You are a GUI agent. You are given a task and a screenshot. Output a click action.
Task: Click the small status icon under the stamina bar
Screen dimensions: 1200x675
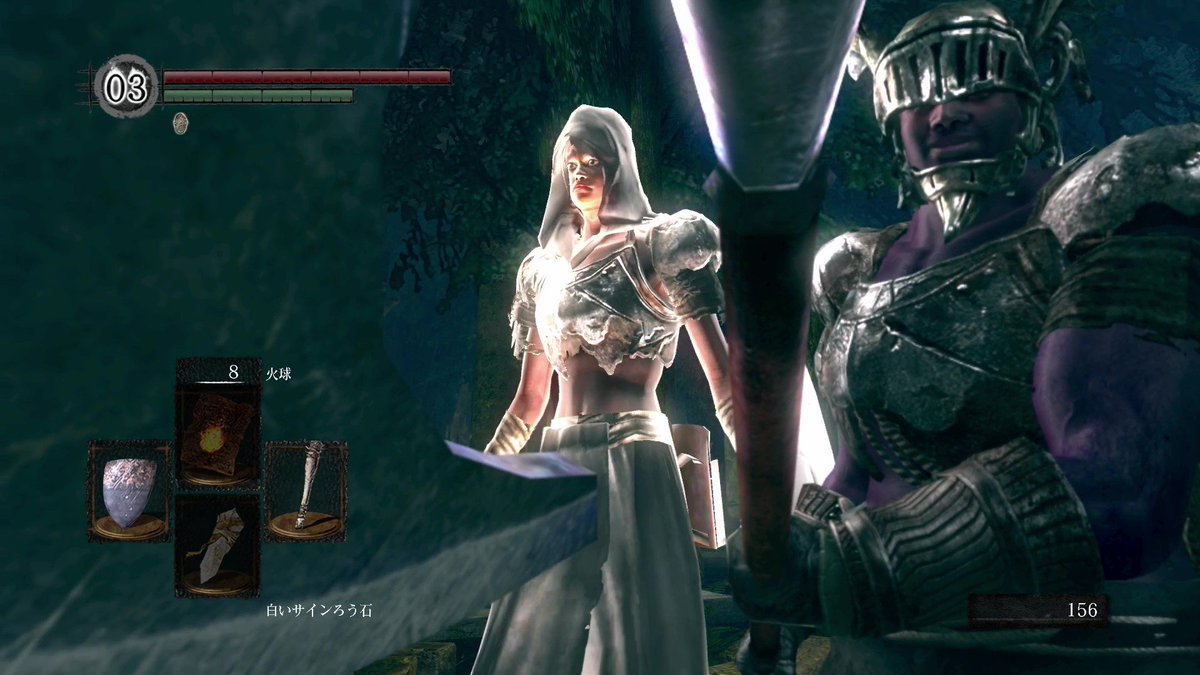[x=181, y=122]
